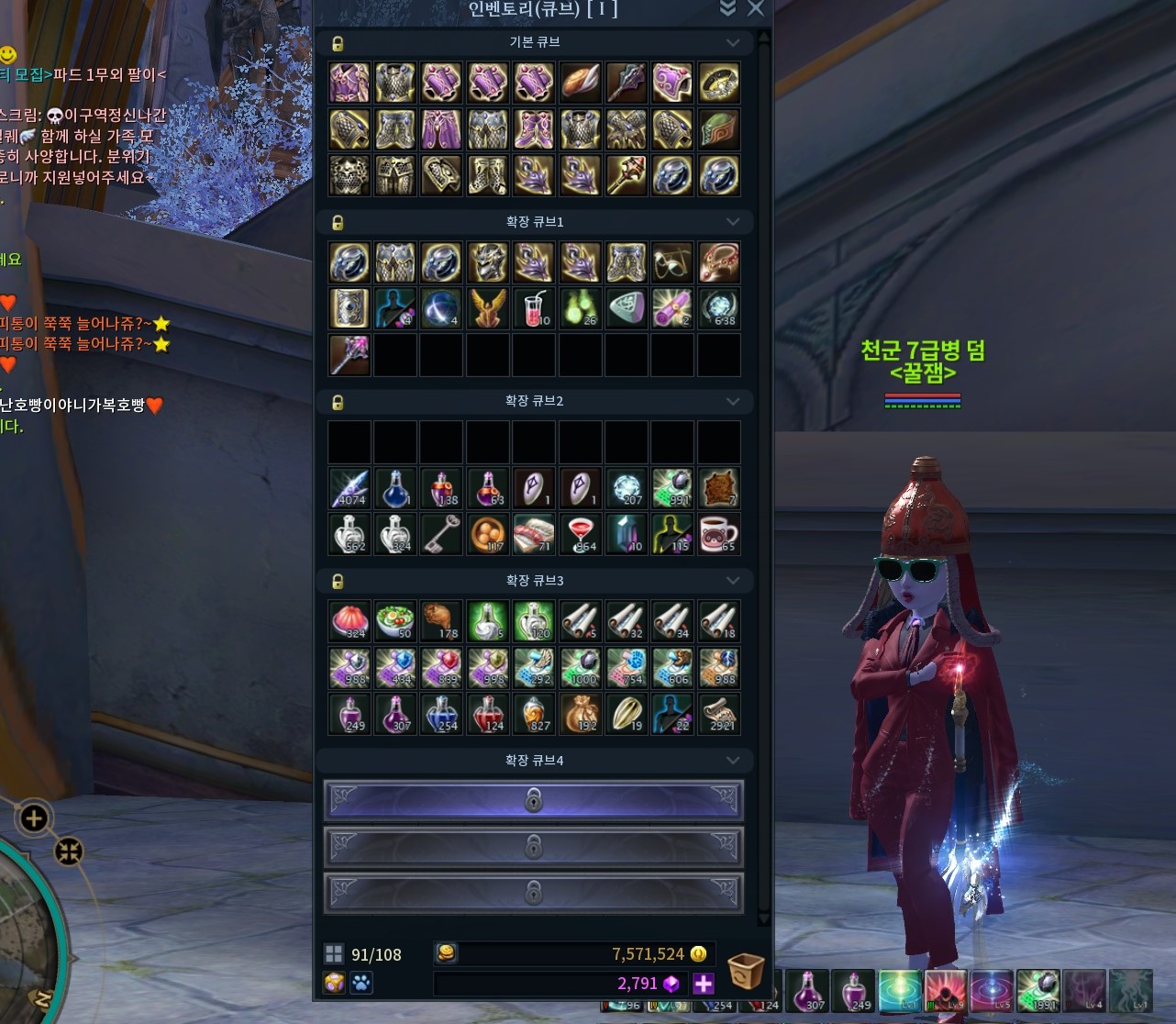
Task: Click the gold coin stack icon
Action: (447, 953)
